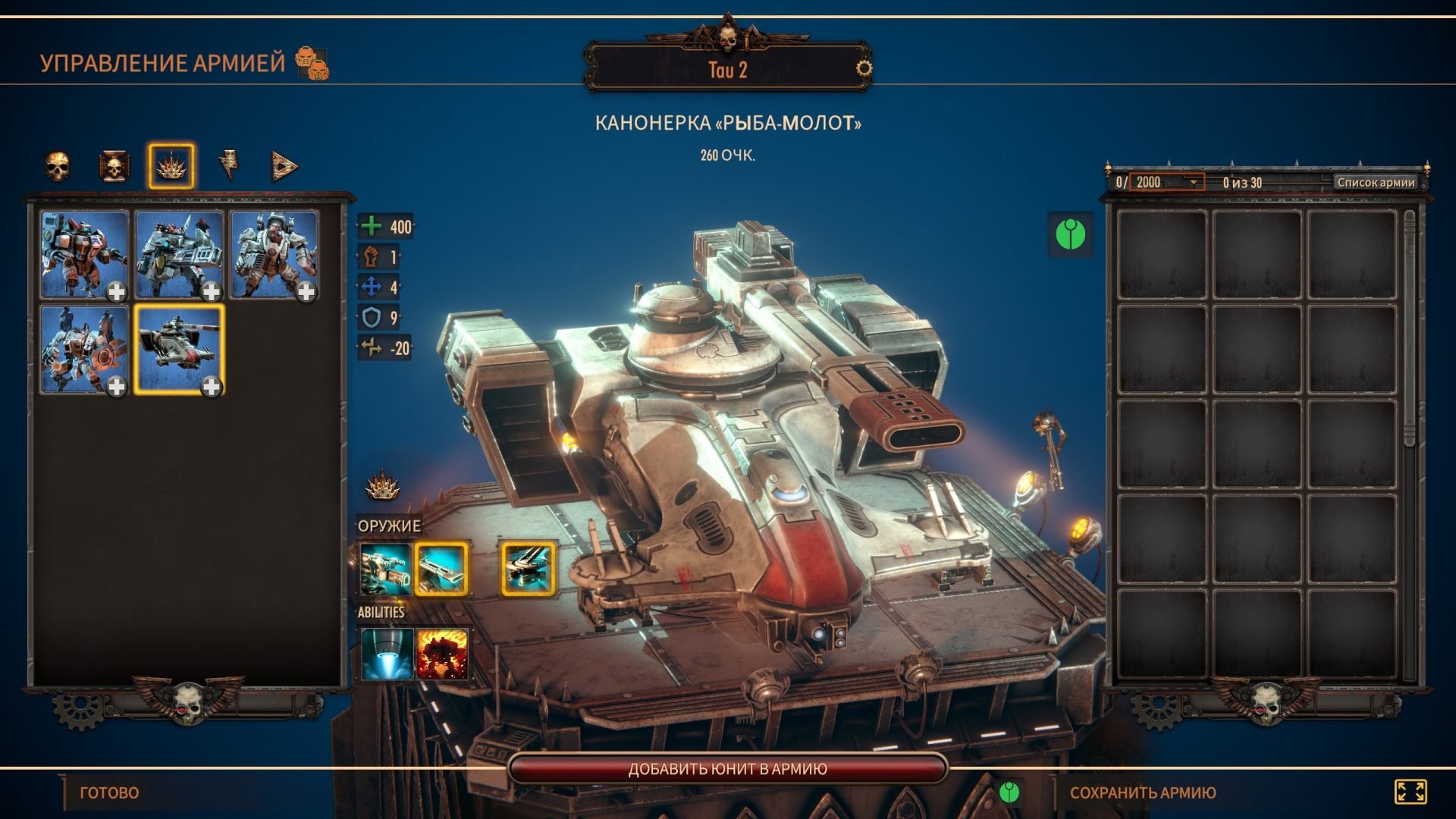Switch to the plain skull category tab
This screenshot has width=1456, height=819.
[x=58, y=166]
